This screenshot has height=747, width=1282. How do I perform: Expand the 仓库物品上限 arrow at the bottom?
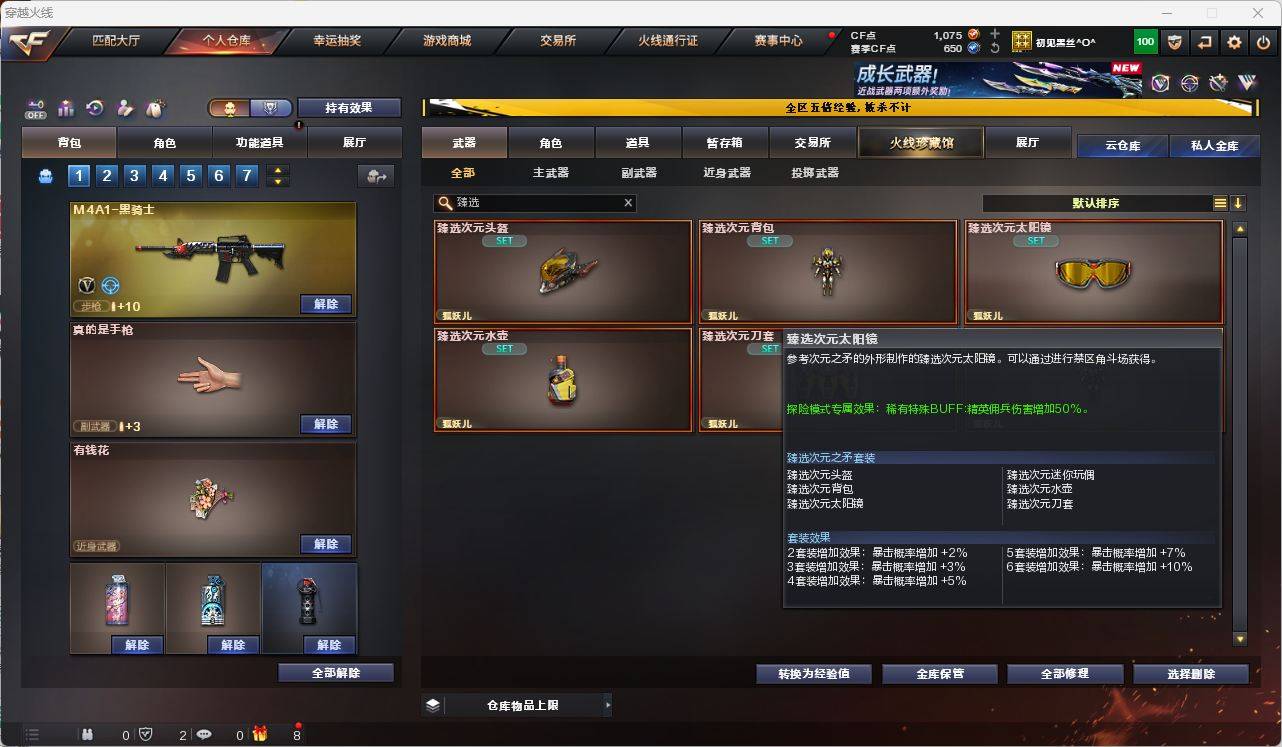[608, 705]
